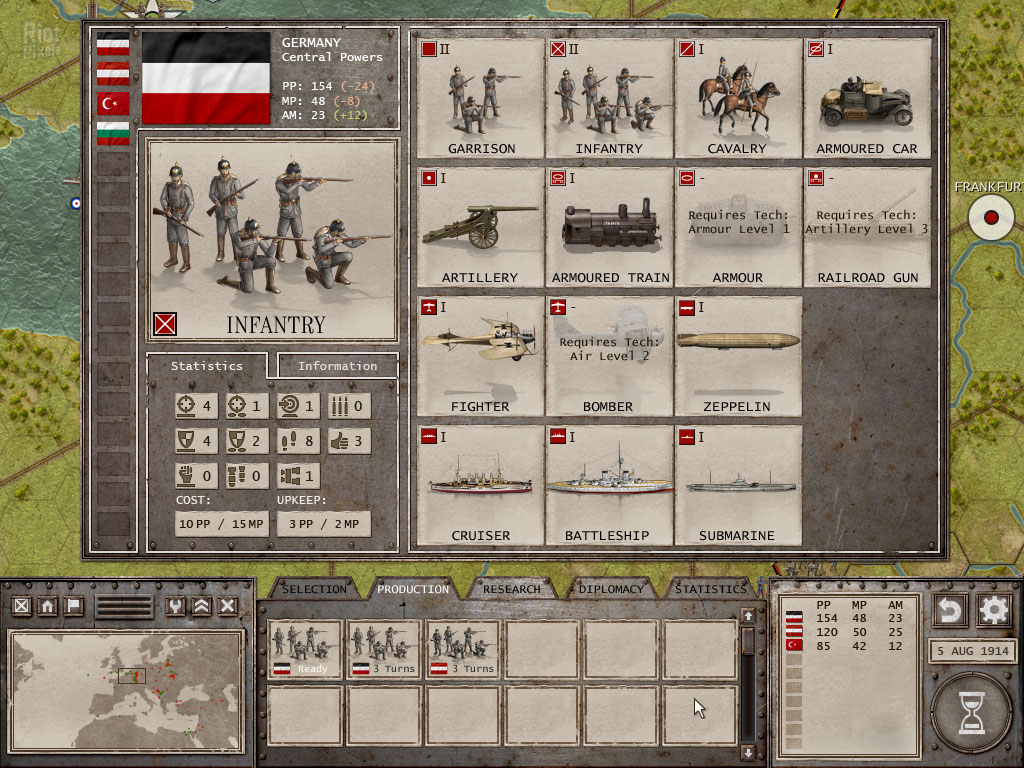Pick the Battleship unit card

coord(609,485)
